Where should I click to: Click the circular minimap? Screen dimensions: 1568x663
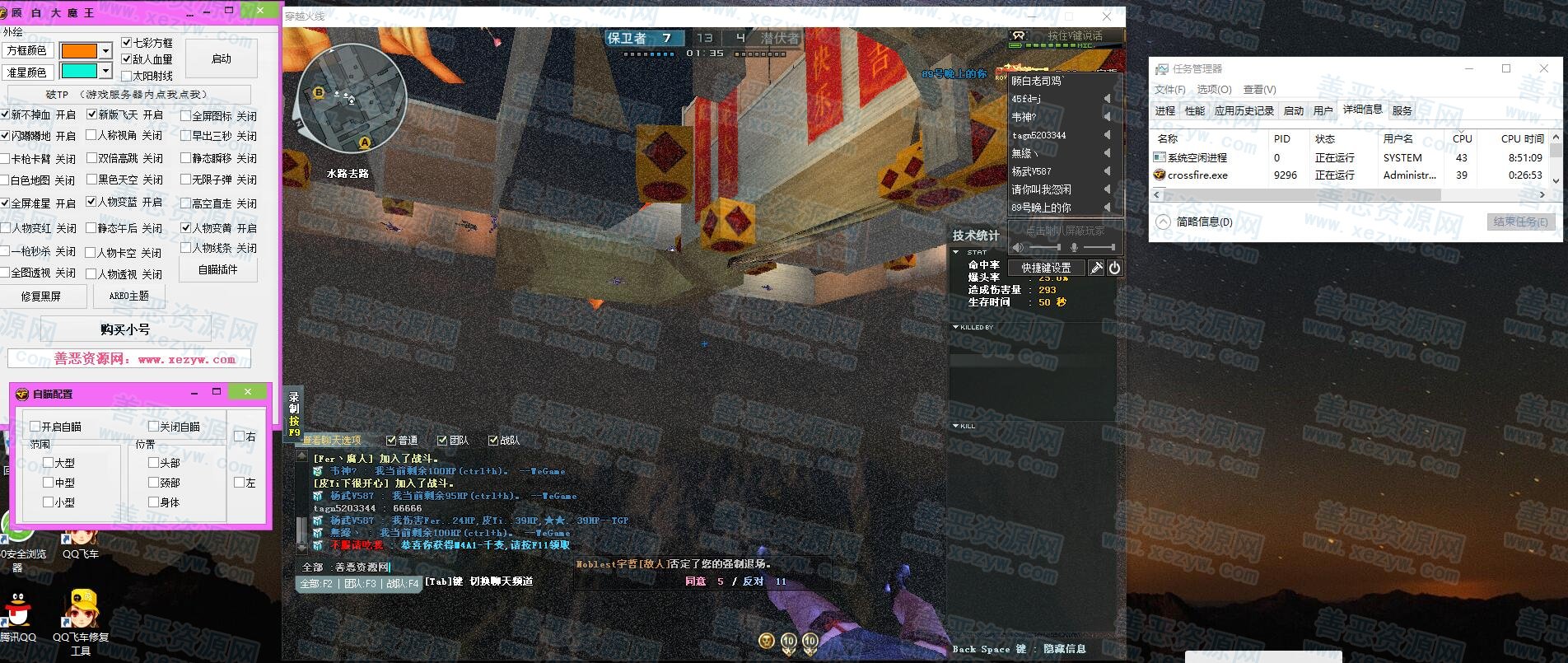350,98
